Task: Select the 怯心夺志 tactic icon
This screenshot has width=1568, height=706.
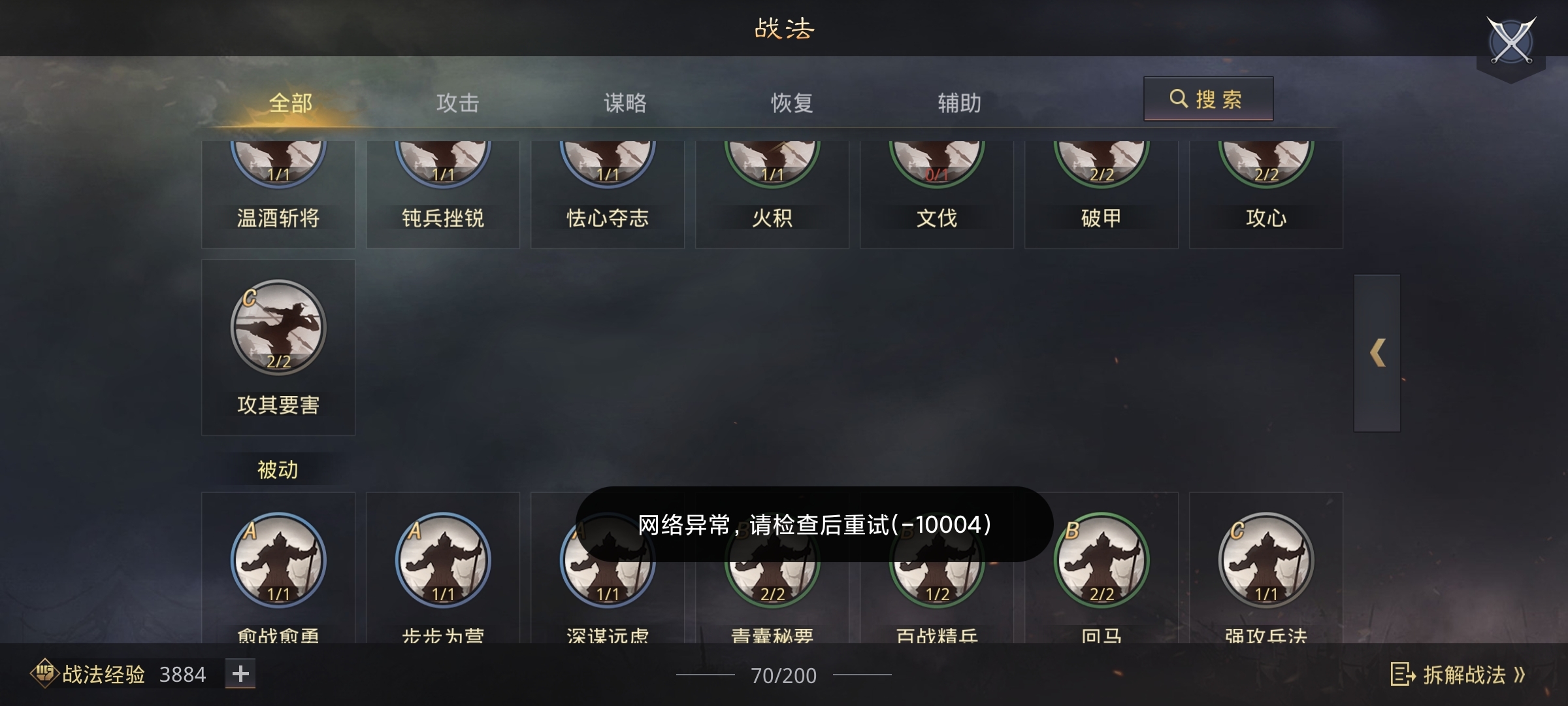Action: (x=608, y=163)
